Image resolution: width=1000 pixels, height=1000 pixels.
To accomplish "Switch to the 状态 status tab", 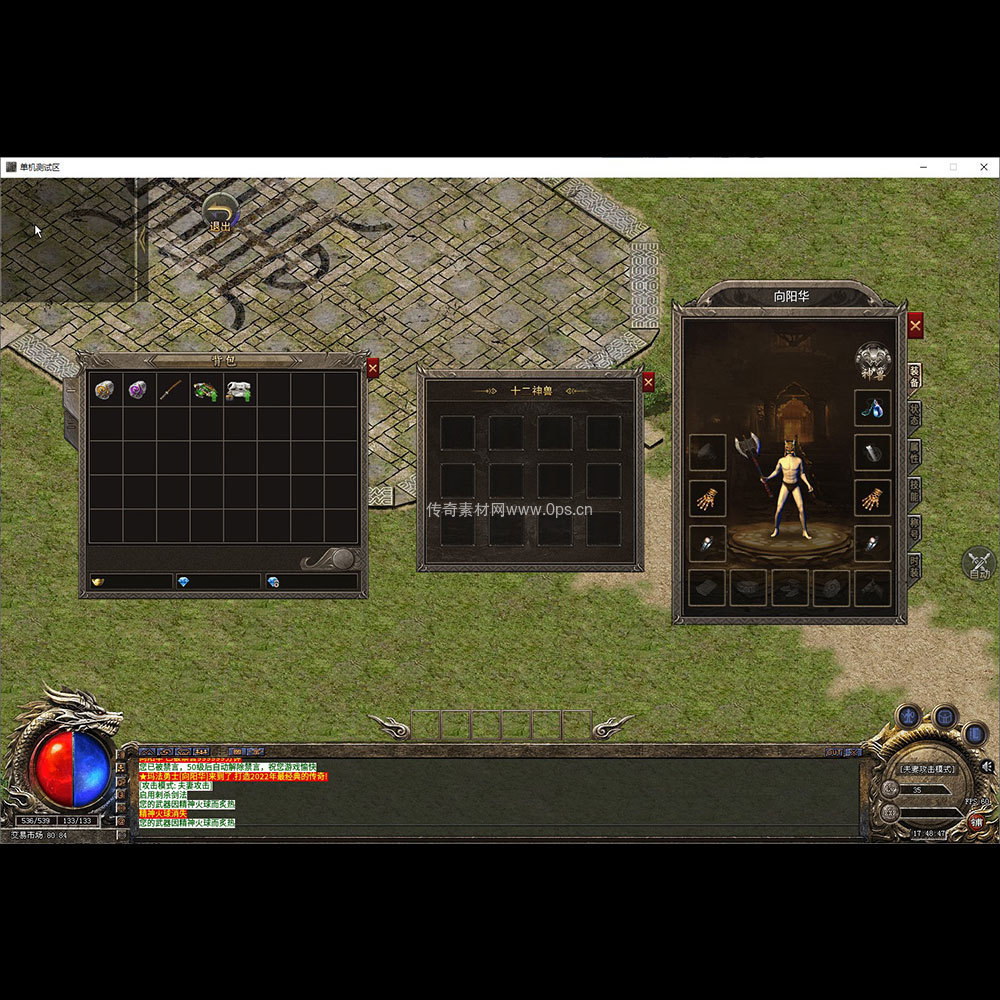I will tap(914, 414).
